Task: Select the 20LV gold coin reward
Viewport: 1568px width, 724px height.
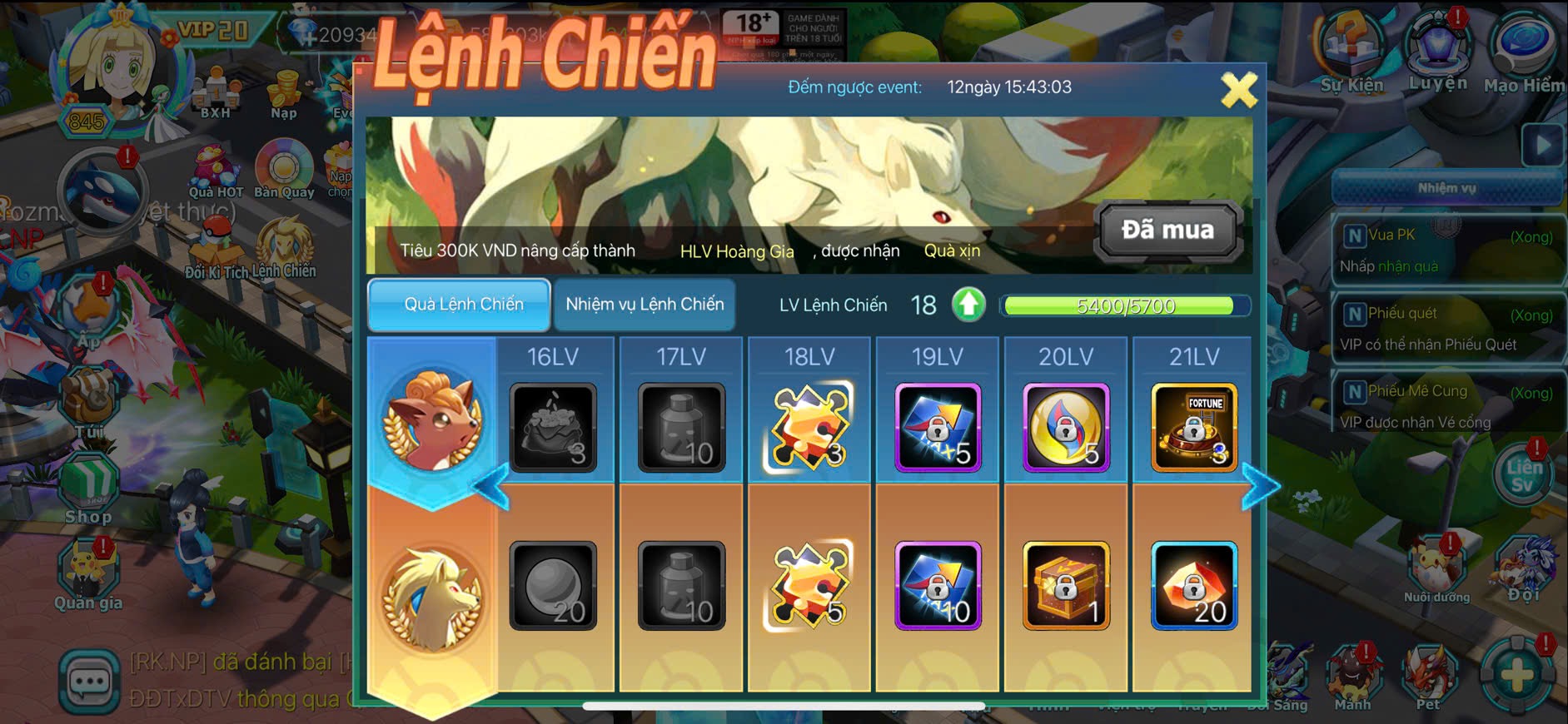Action: click(x=1066, y=428)
